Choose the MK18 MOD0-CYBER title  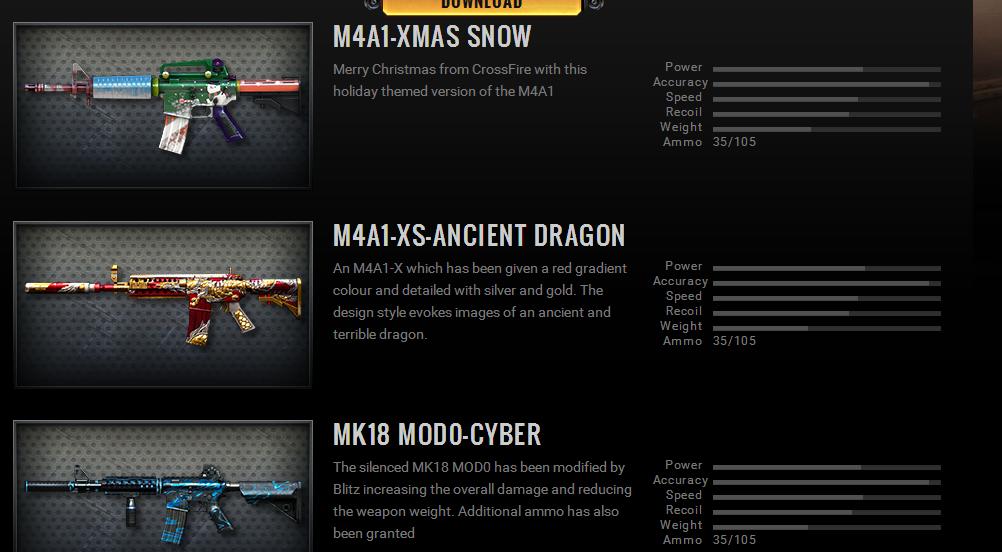click(437, 435)
